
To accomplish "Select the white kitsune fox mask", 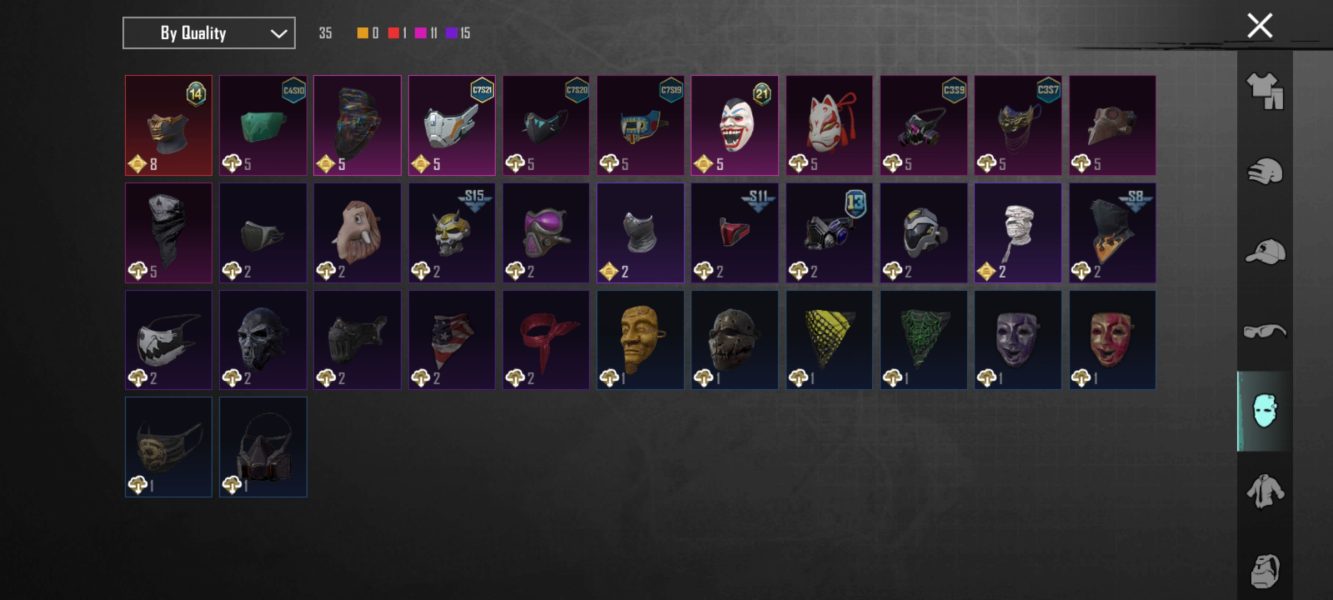I will click(829, 125).
